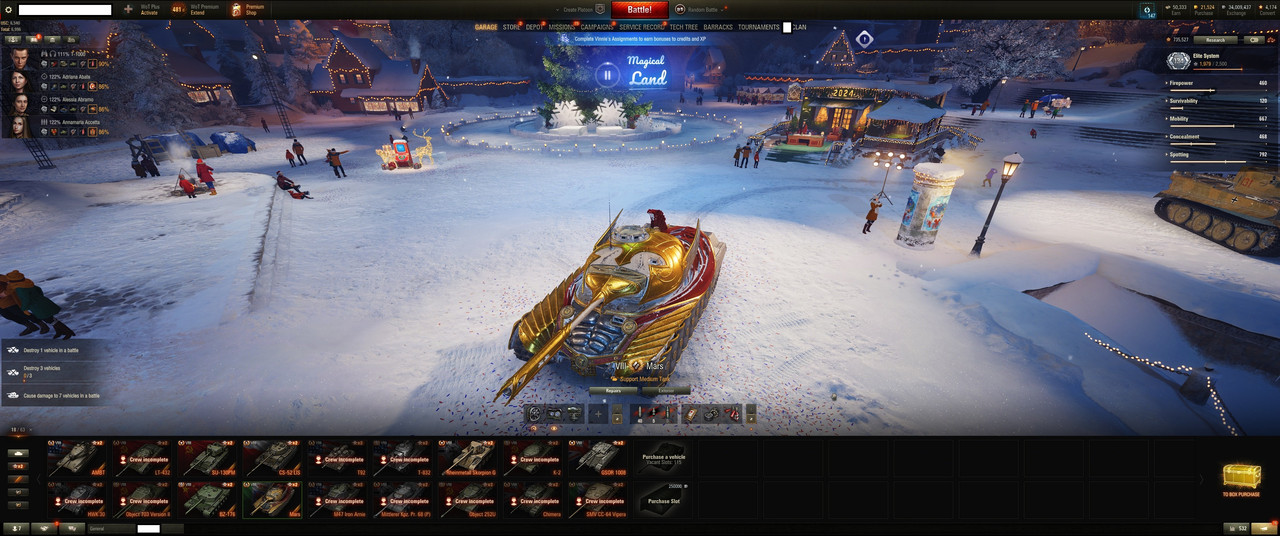Open the golden box purchase chest
The image size is (1280, 536).
click(x=1241, y=480)
